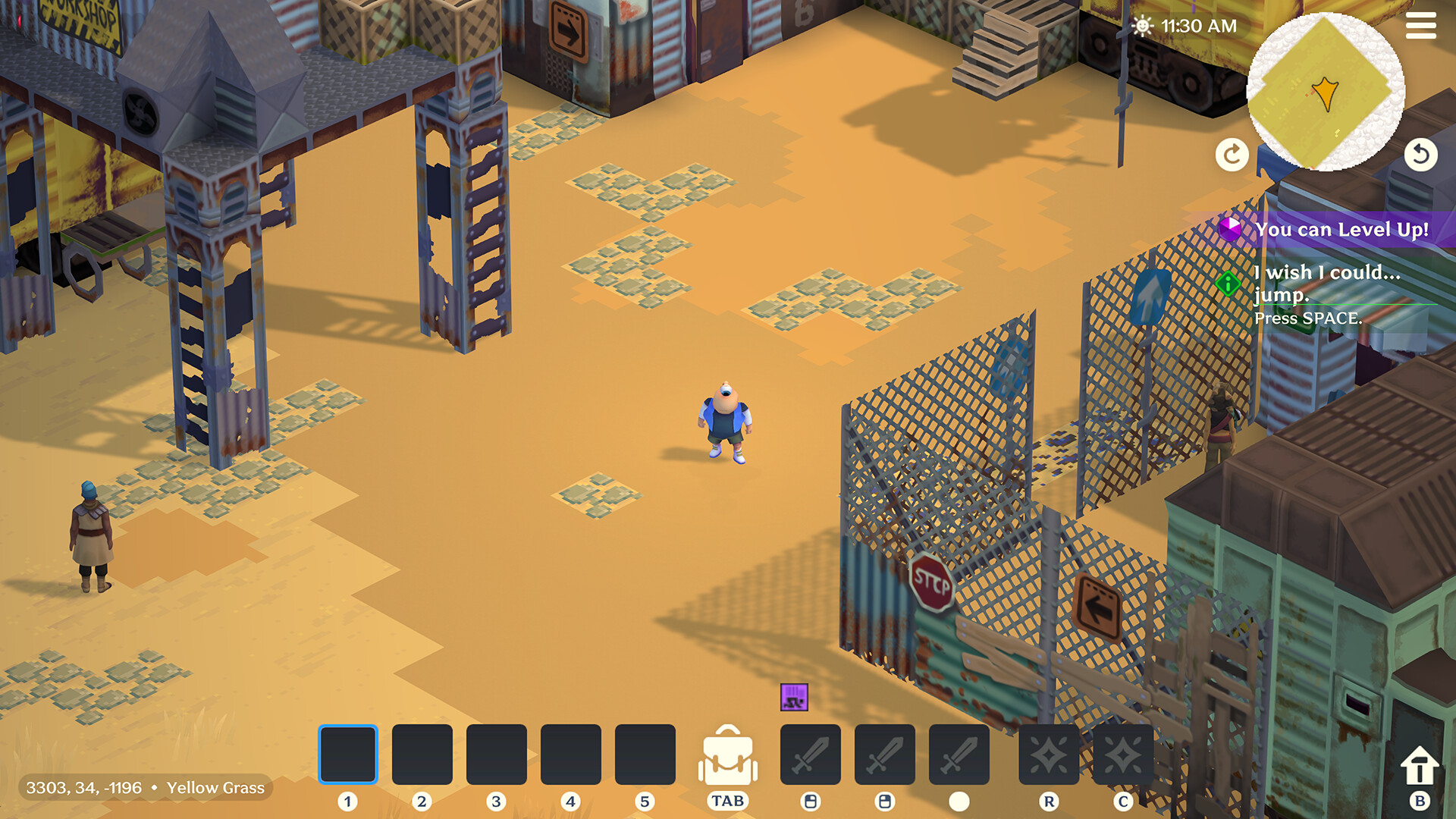The width and height of the screenshot is (1456, 819).
Task: Click the sun icon beside the clock
Action: pyautogui.click(x=1141, y=25)
